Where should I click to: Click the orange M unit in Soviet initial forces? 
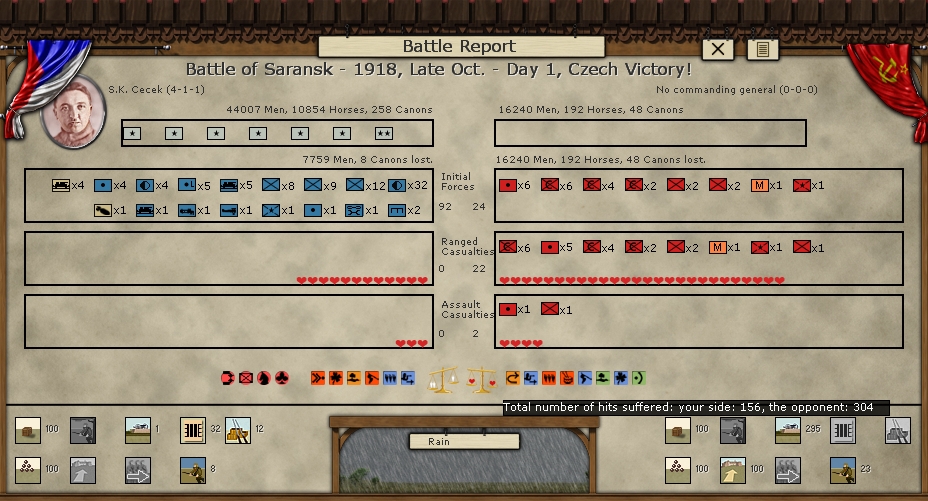click(760, 185)
